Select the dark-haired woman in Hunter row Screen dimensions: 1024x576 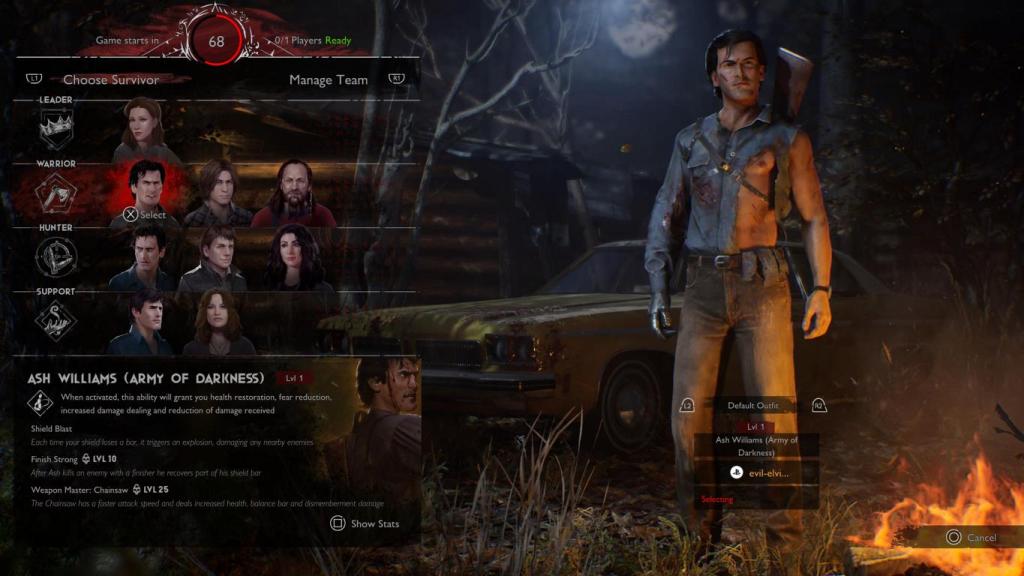click(292, 257)
